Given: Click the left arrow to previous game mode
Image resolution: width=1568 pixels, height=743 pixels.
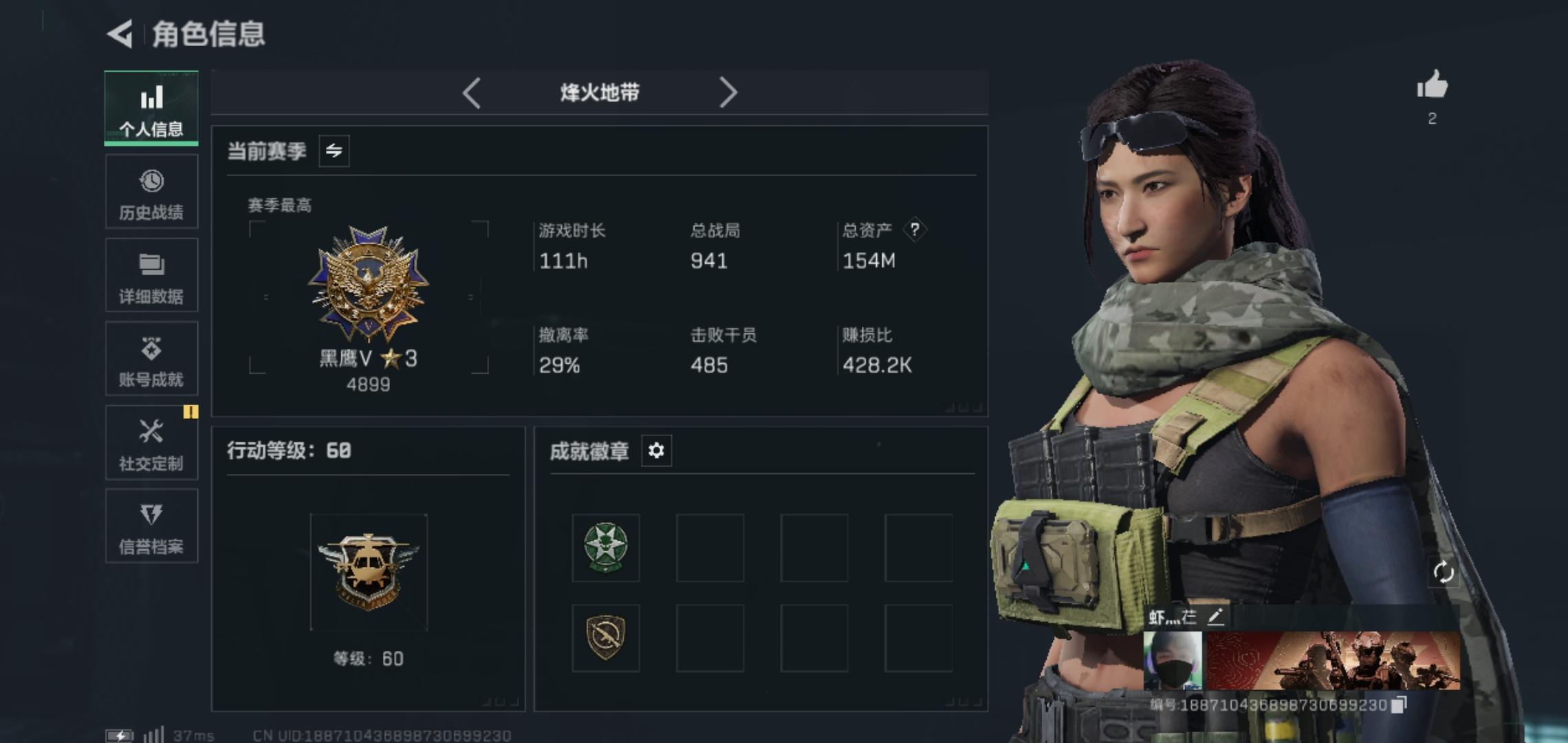Looking at the screenshot, I should pos(472,91).
